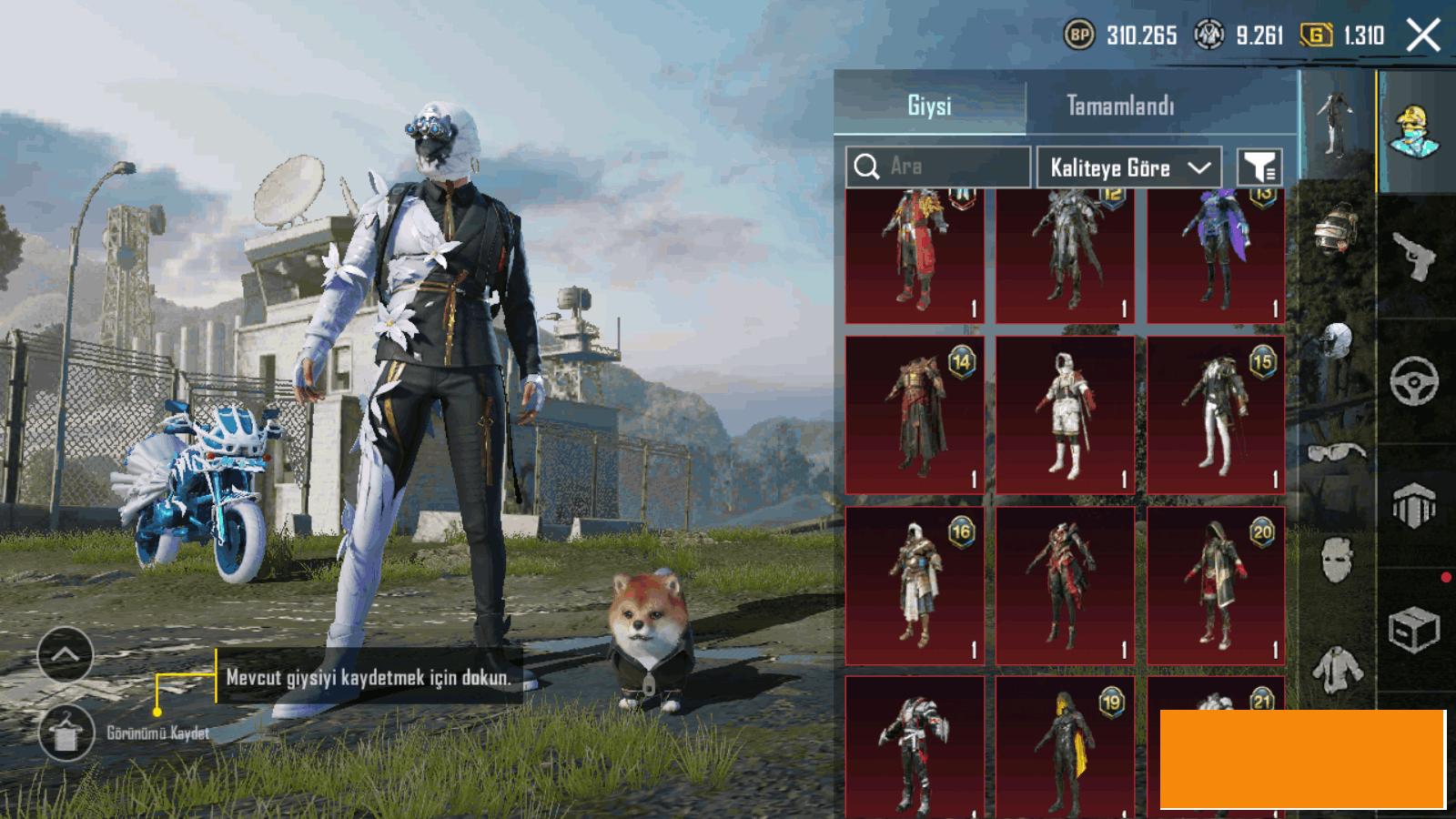This screenshot has width=1456, height=819.
Task: Select the outfit with level 14 badge
Action: tap(915, 415)
